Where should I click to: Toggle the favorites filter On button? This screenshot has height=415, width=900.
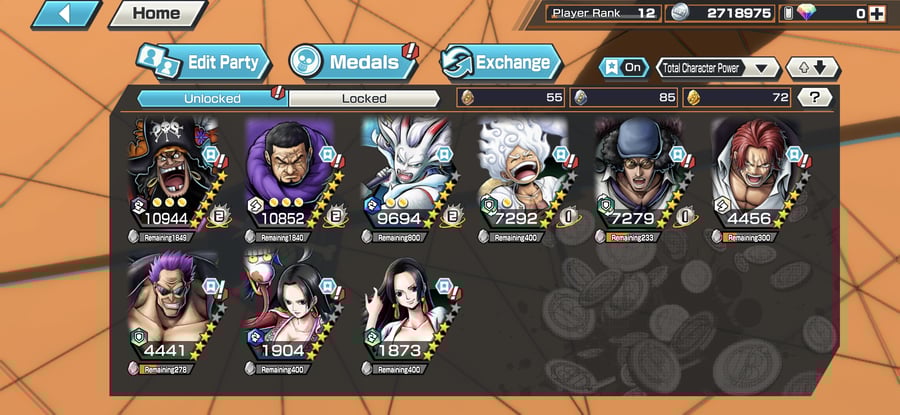(623, 68)
